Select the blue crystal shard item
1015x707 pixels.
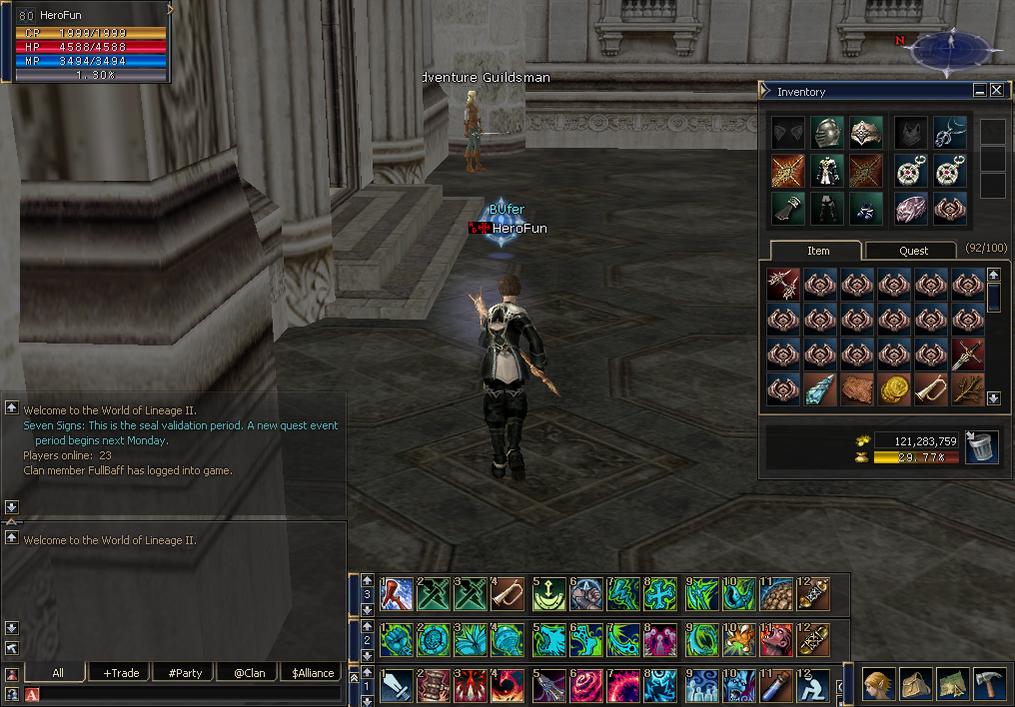(820, 390)
